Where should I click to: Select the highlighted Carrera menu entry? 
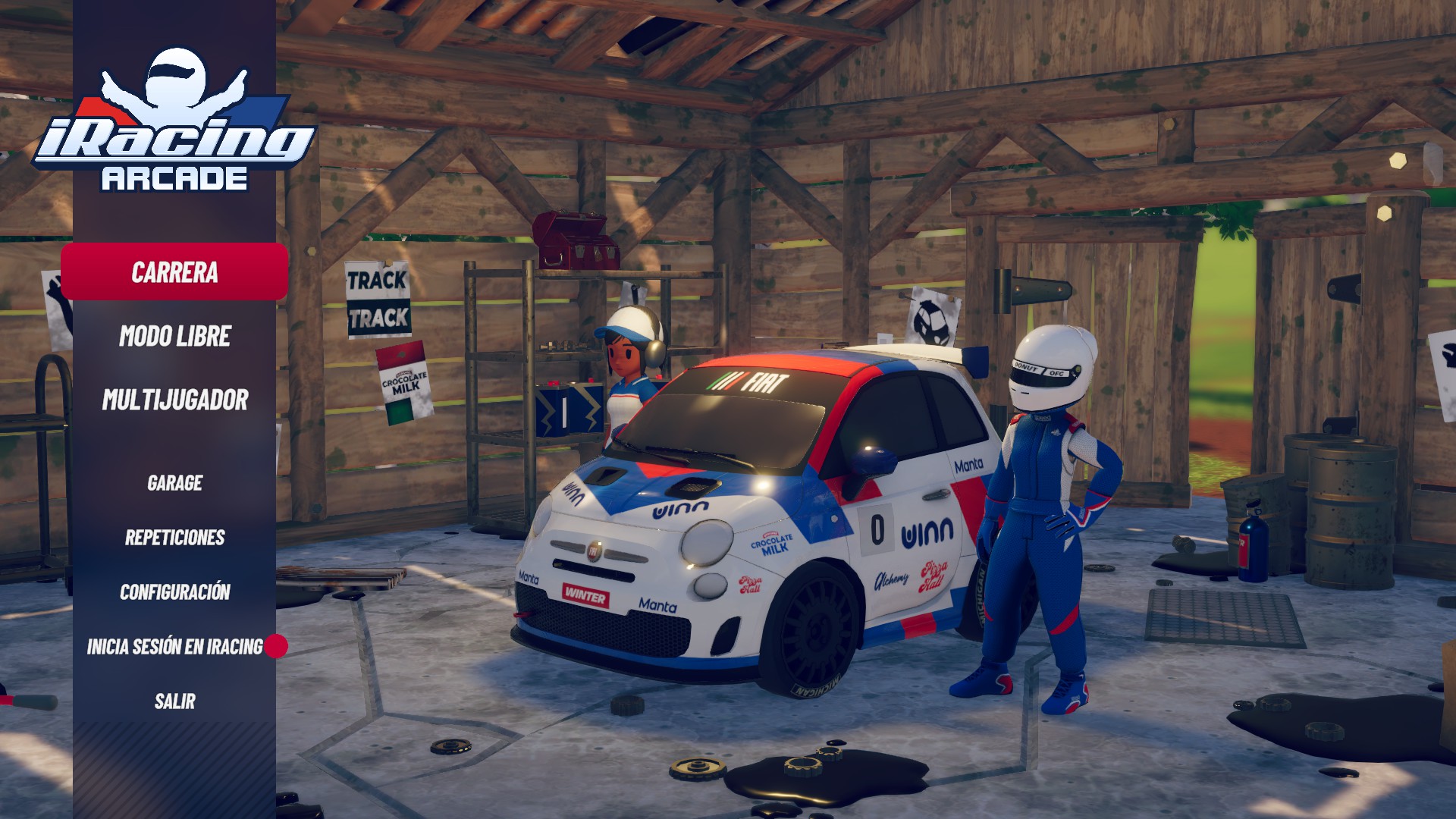pos(174,272)
